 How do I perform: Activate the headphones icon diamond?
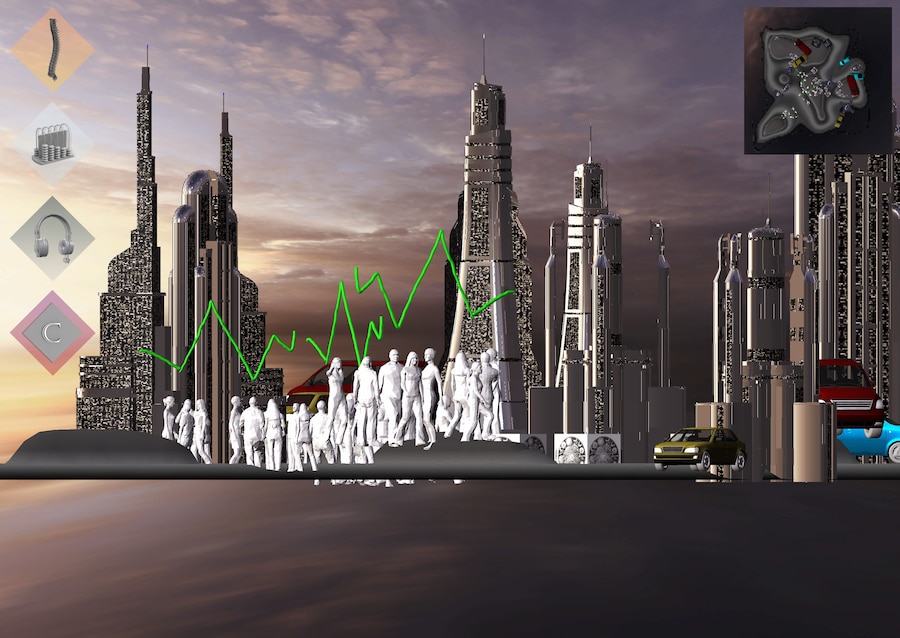[52, 238]
